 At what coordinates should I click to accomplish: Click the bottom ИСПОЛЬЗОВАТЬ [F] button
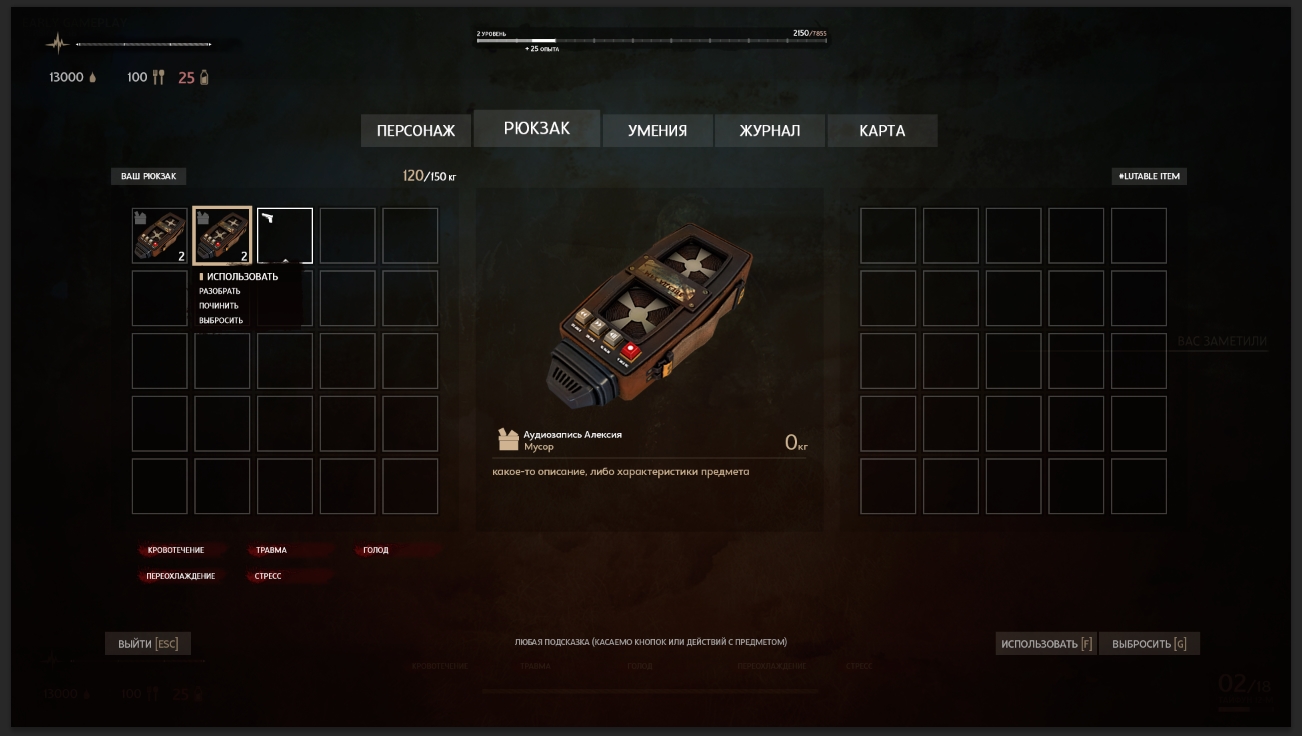tap(1046, 644)
